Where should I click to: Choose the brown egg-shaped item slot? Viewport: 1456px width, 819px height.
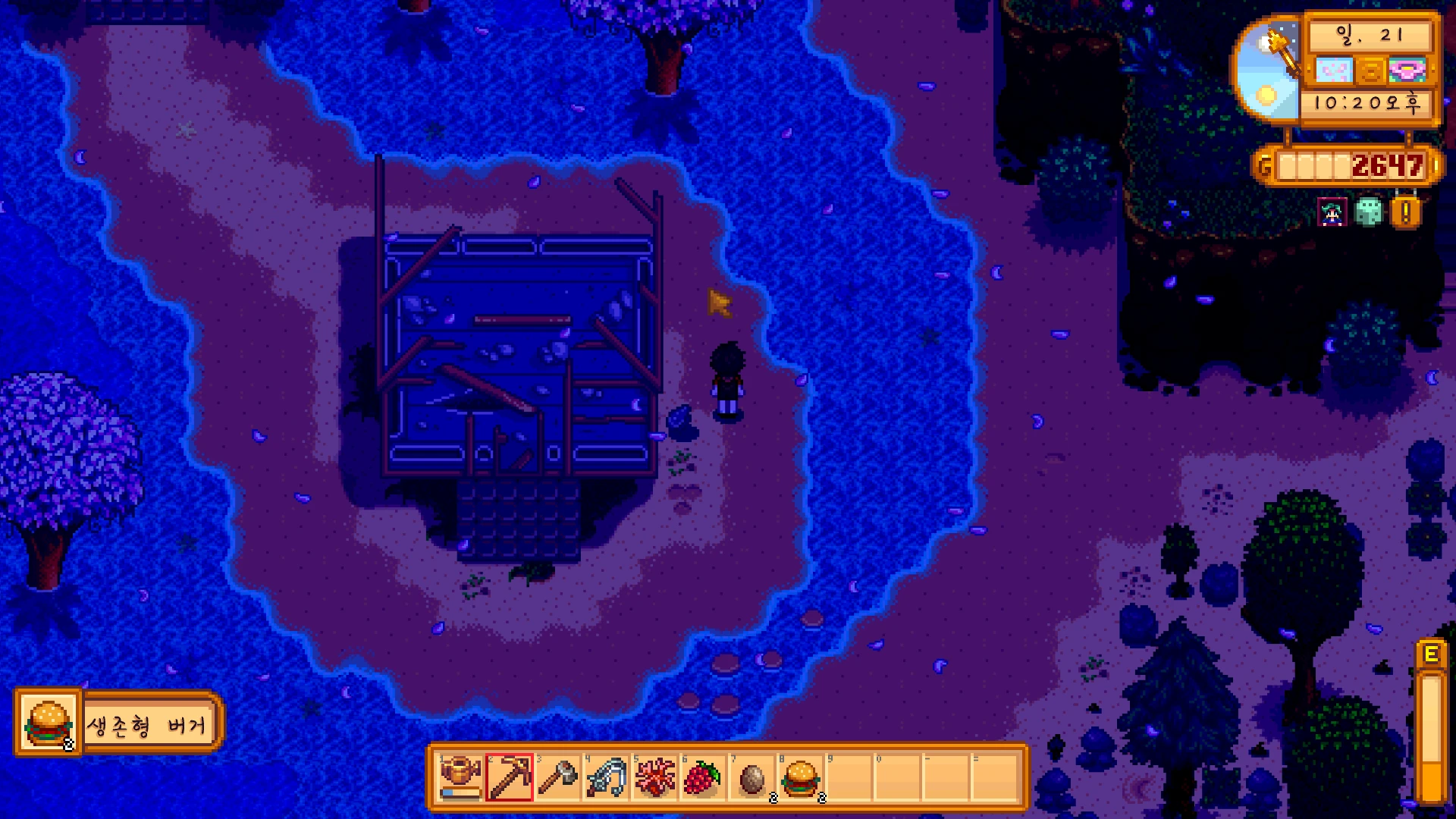(752, 777)
